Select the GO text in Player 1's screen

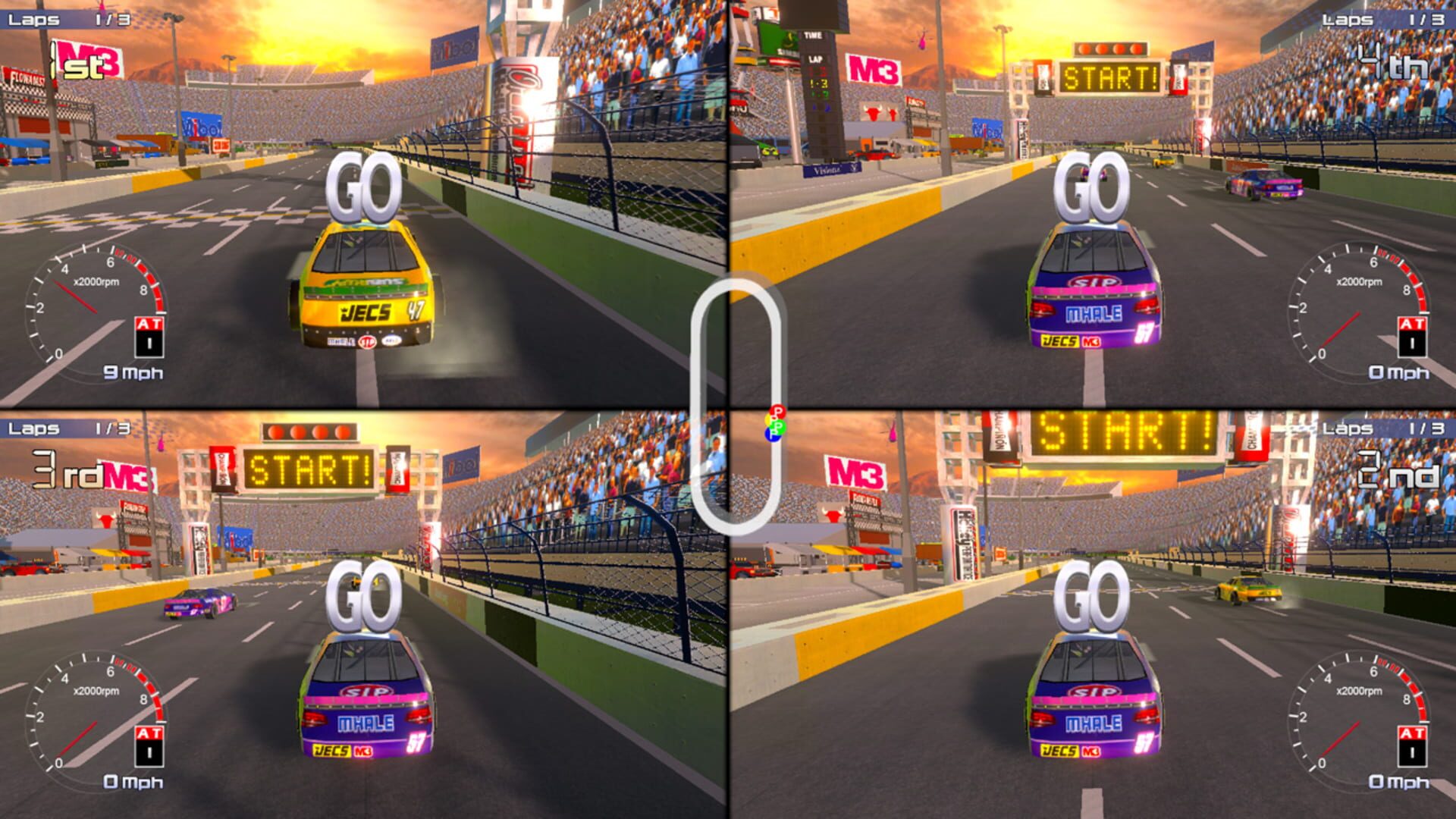(365, 184)
